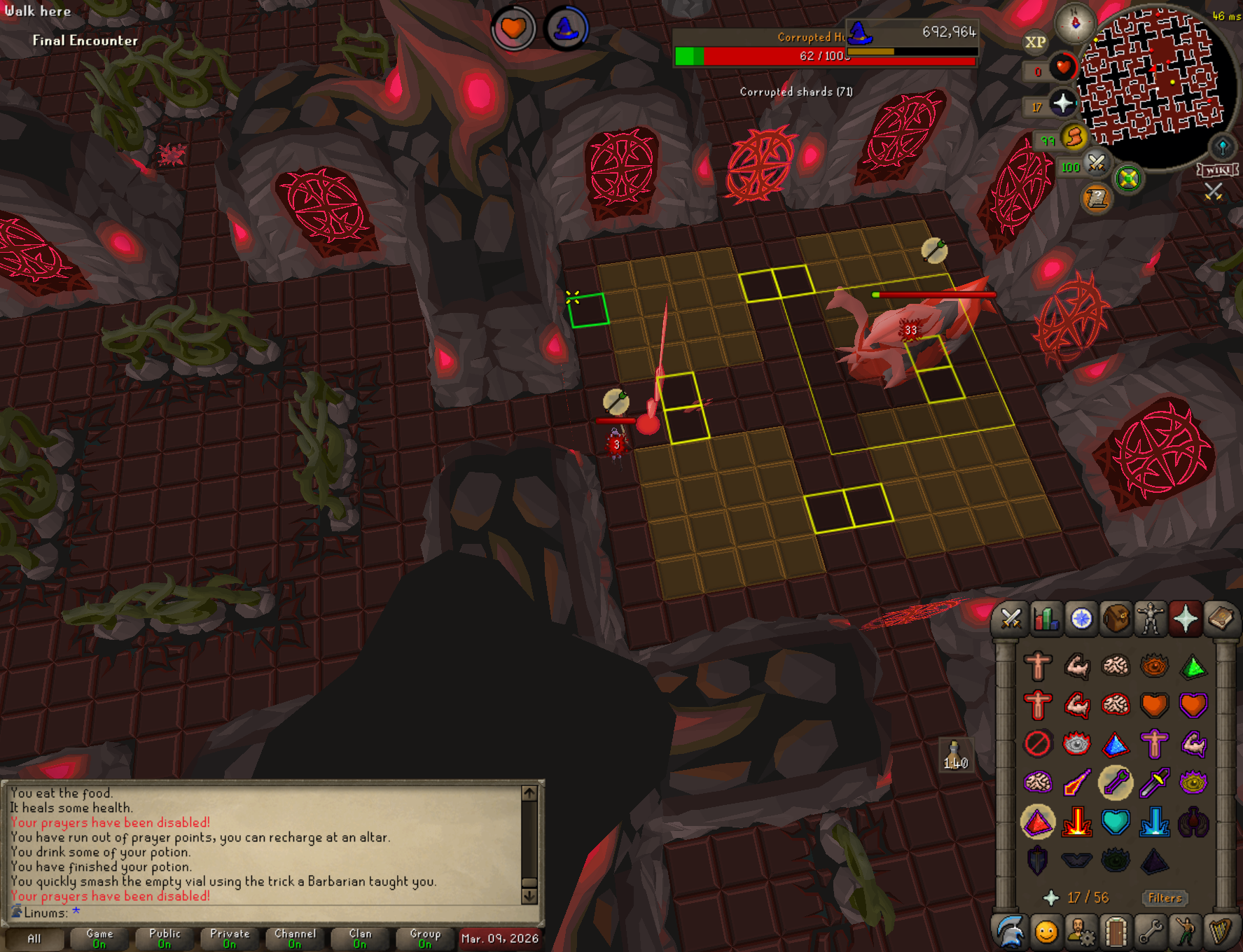Switch to the Combat Options tab
This screenshot has height=952, width=1243.
[x=1011, y=619]
